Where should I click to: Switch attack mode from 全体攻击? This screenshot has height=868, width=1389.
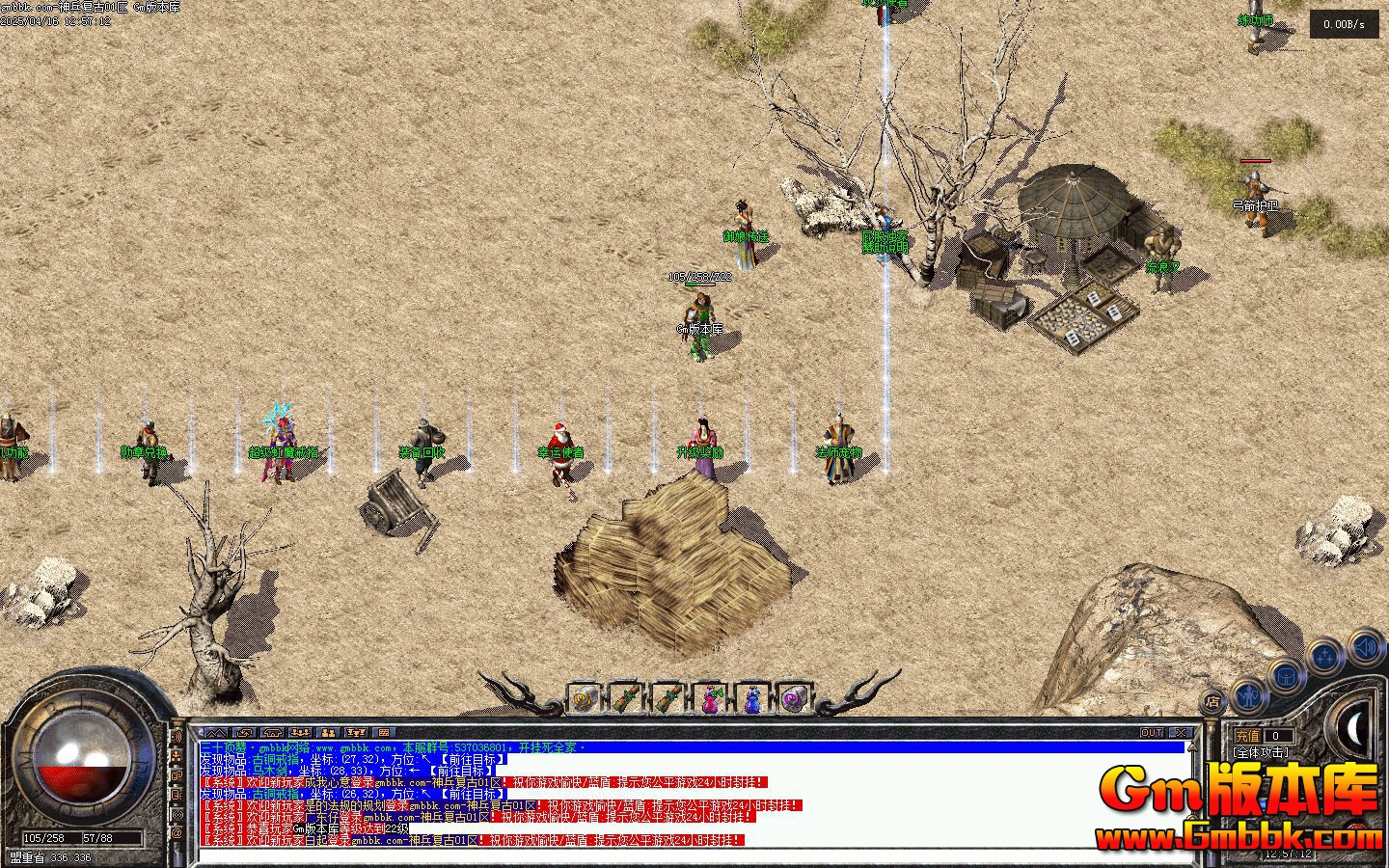(x=1260, y=752)
